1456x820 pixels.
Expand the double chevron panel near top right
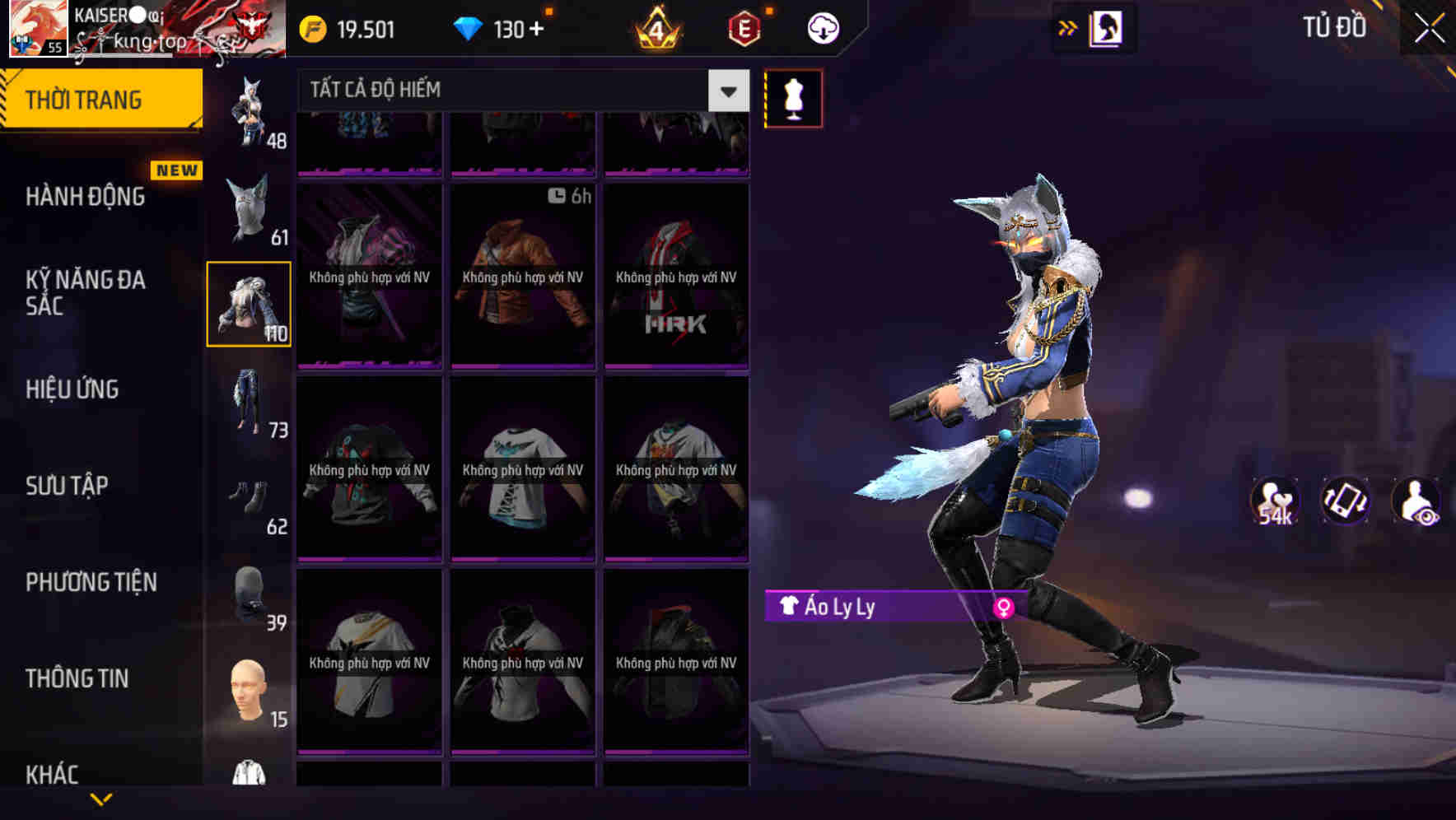pyautogui.click(x=1067, y=26)
